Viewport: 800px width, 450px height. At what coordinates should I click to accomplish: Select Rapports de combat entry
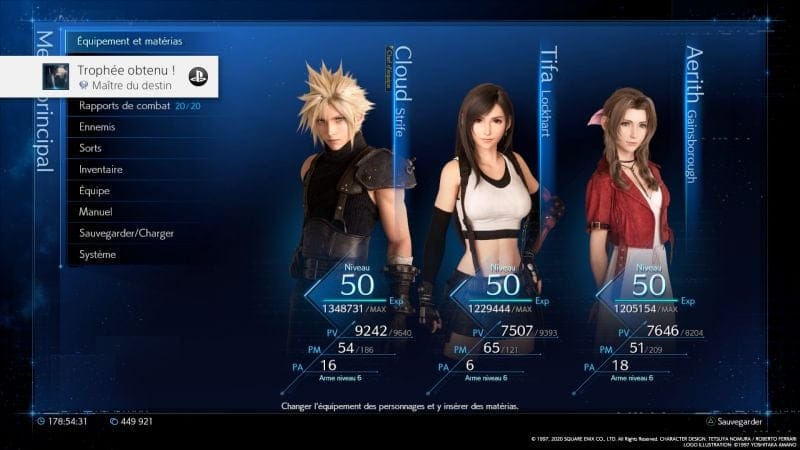[125, 106]
